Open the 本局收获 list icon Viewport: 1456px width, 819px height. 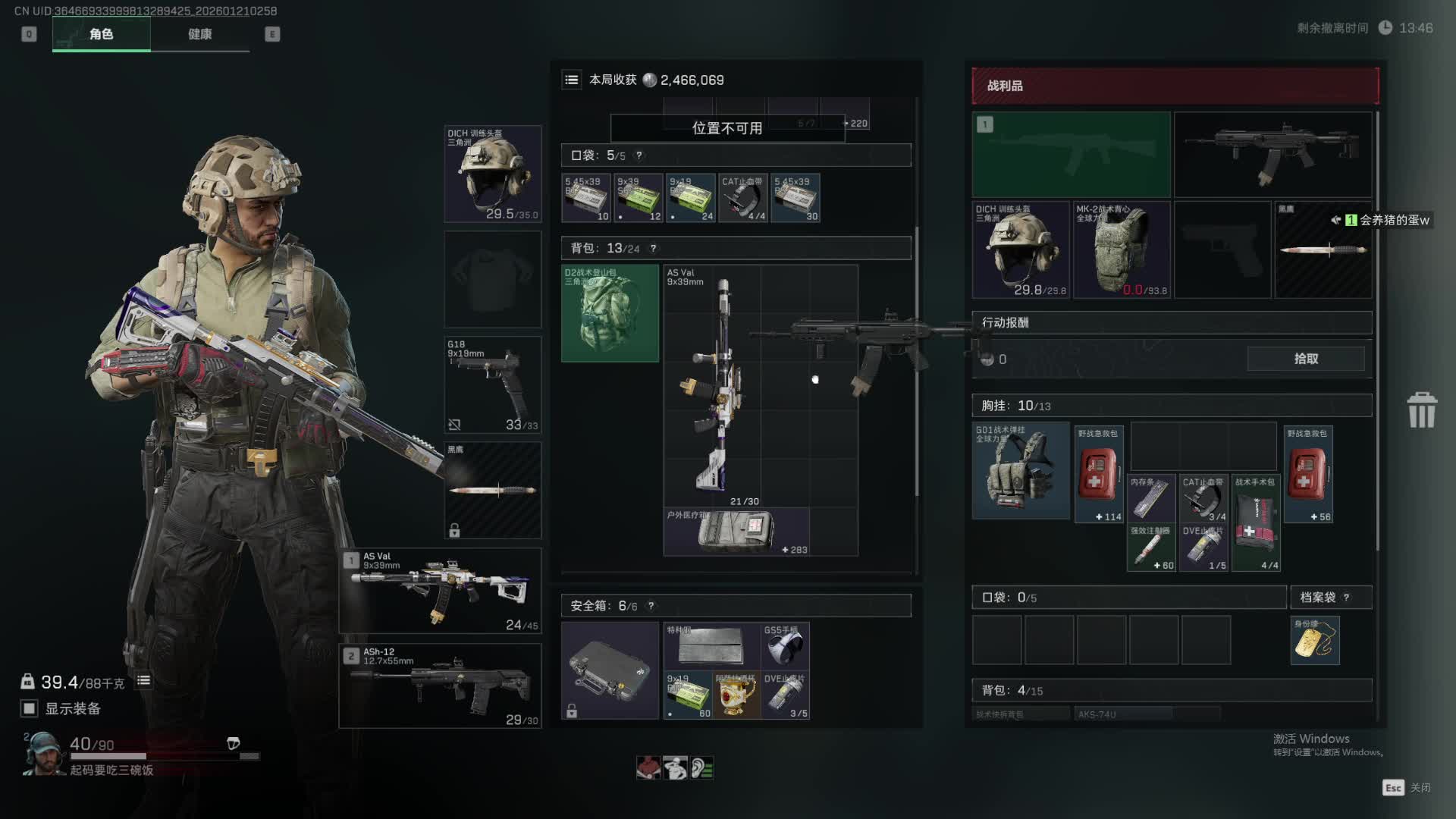572,80
